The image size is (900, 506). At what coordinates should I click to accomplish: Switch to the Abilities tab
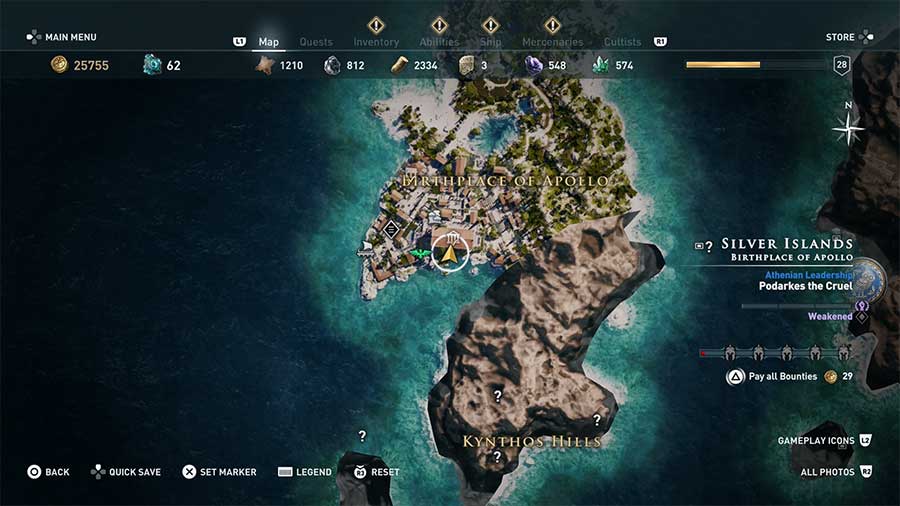click(x=439, y=42)
